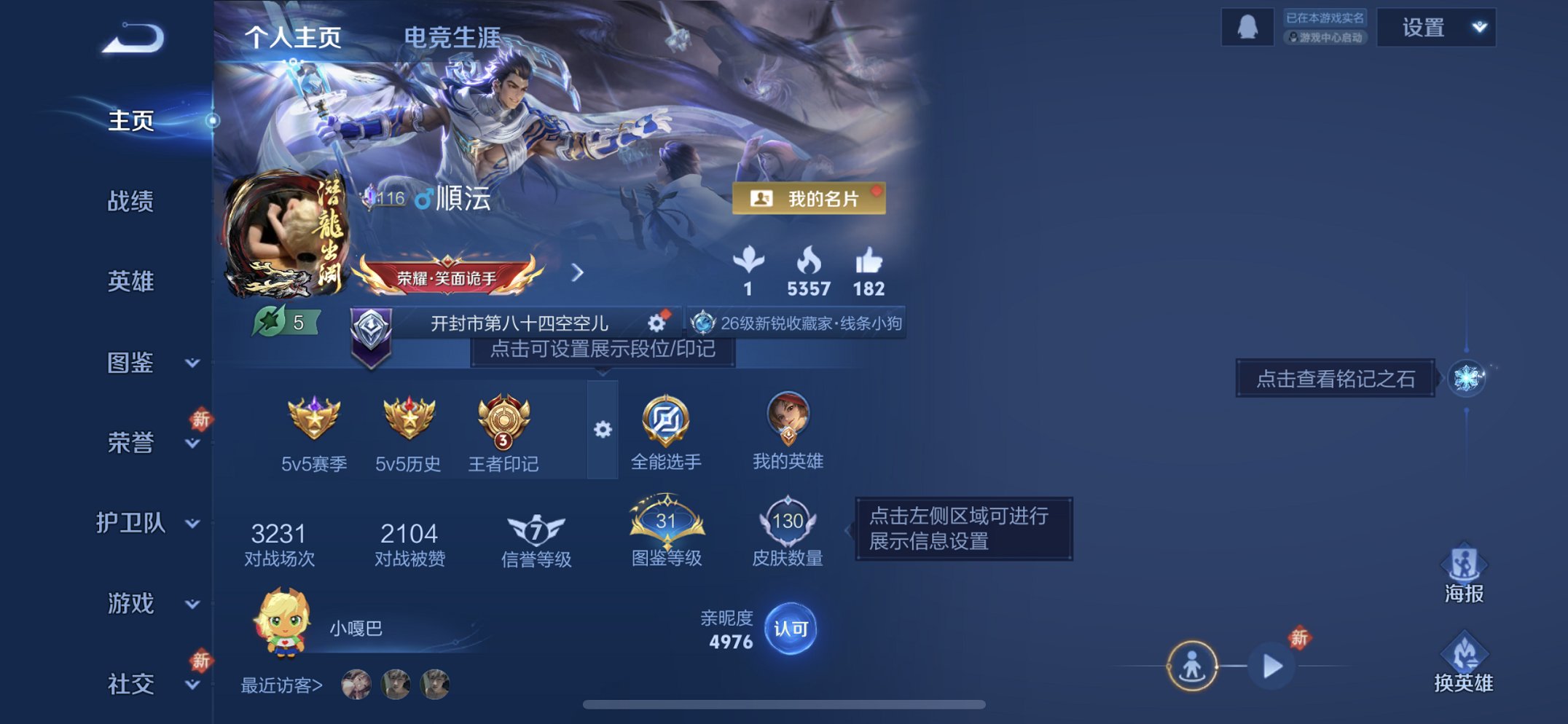This screenshot has height=724, width=1568.
Task: Open the 换英雄 icon
Action: [1465, 654]
